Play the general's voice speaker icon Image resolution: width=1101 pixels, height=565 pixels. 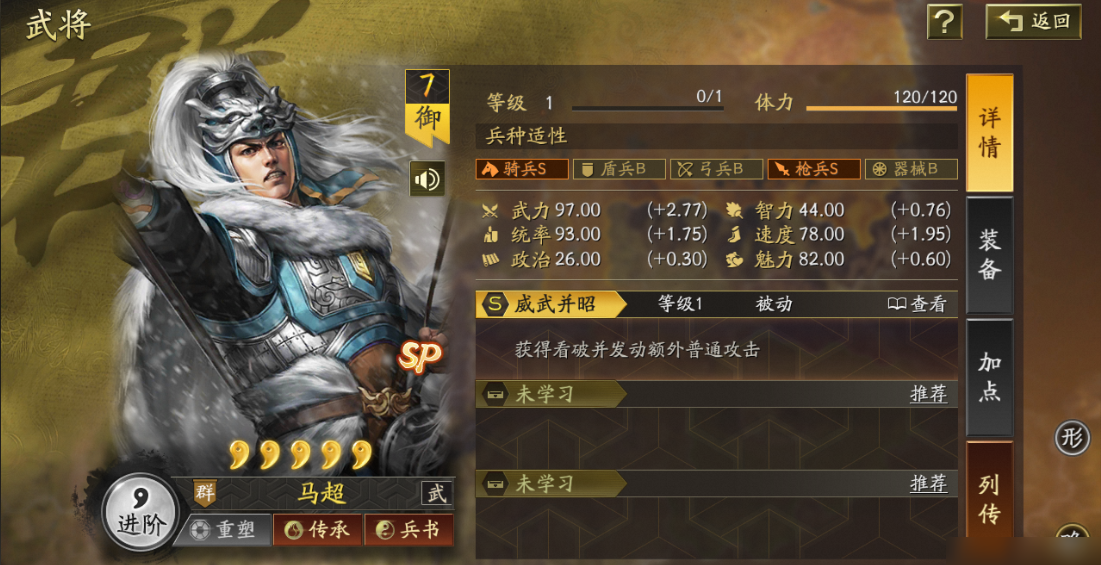(x=427, y=179)
